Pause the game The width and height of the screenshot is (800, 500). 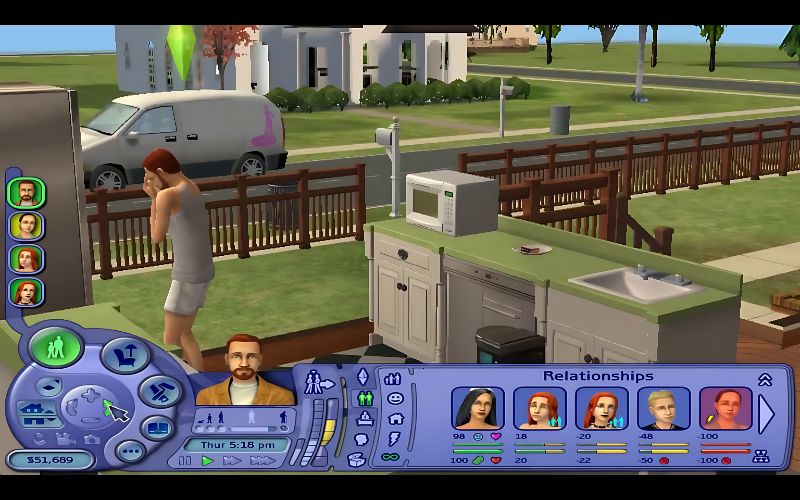186,461
